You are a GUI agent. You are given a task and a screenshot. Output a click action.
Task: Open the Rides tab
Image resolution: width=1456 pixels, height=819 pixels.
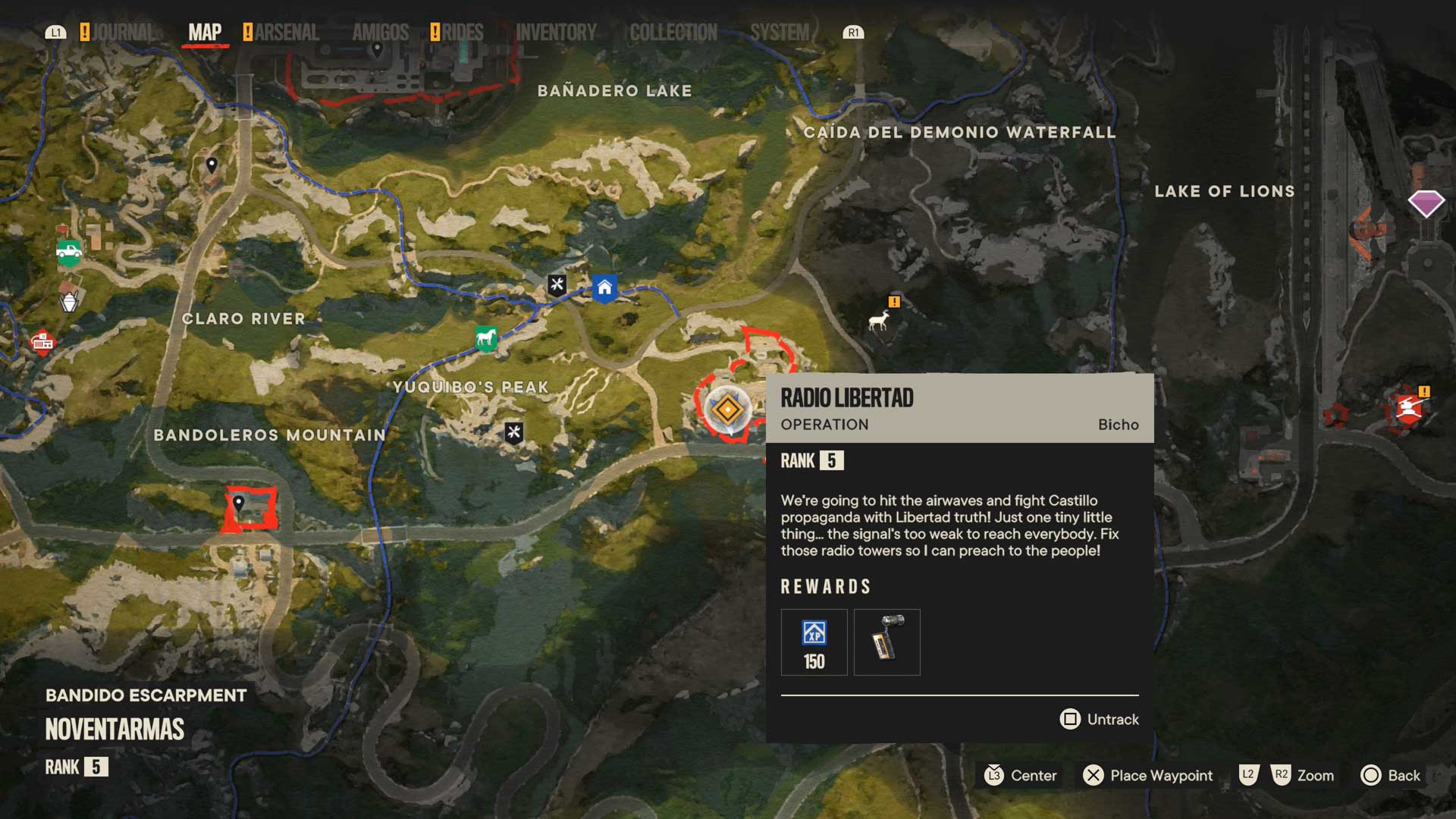click(x=462, y=33)
